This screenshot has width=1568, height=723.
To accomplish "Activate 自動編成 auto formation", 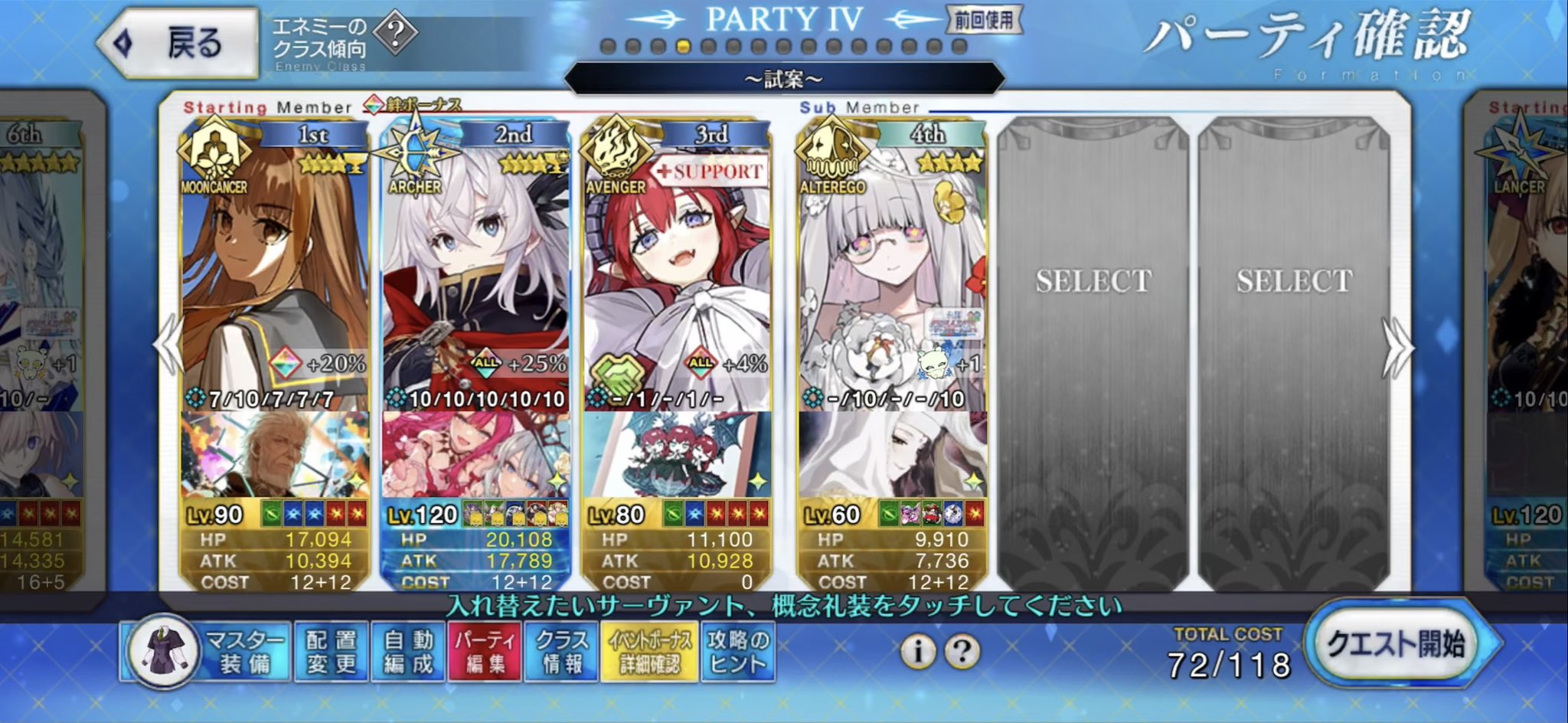I will 408,652.
